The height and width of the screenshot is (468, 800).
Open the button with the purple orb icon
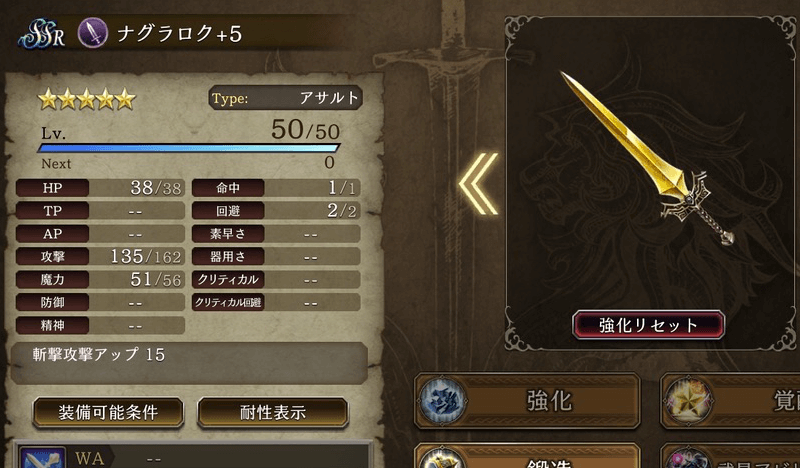(x=731, y=460)
